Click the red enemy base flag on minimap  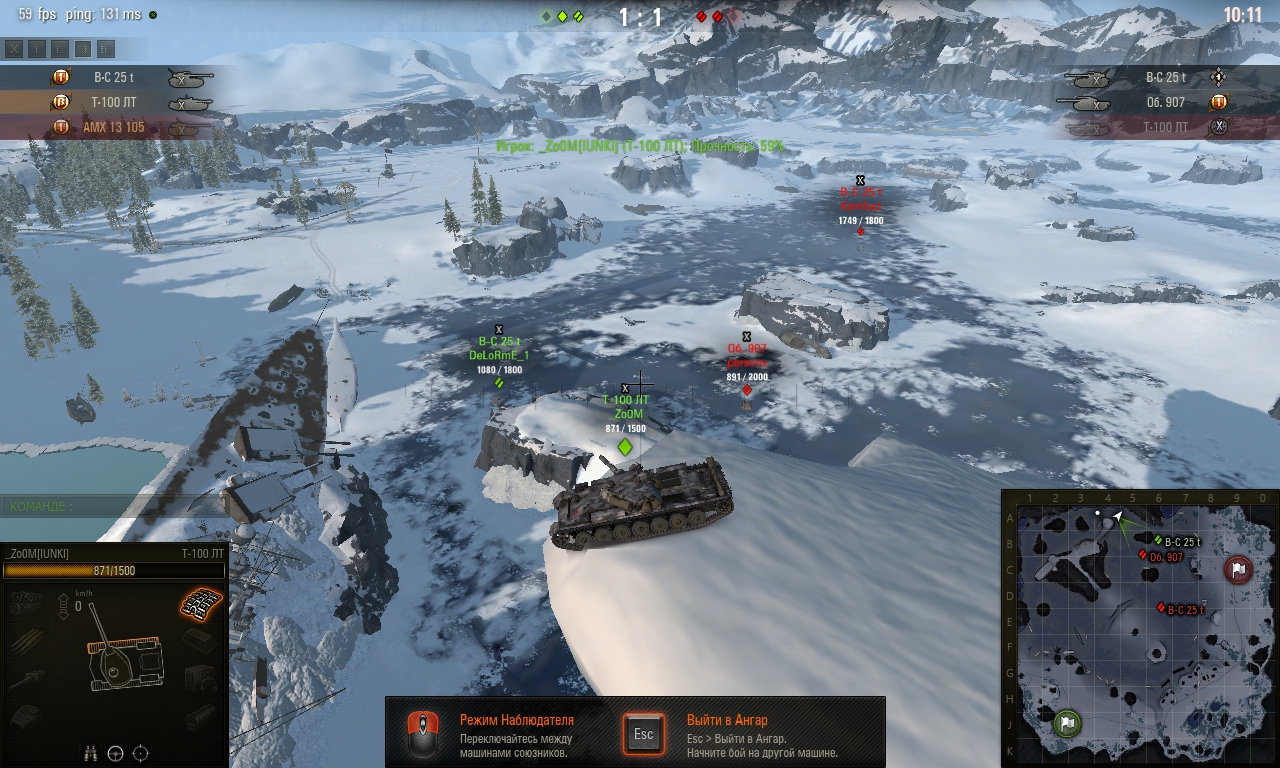1238,570
